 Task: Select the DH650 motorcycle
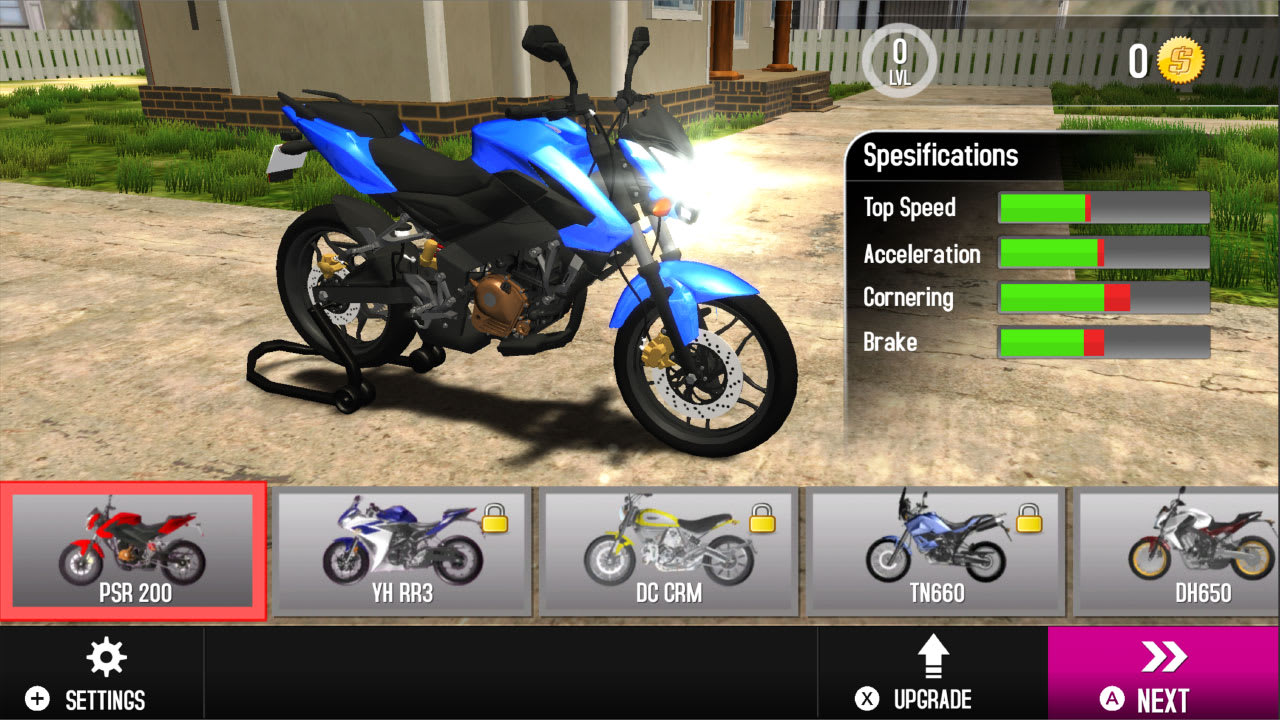(x=1190, y=550)
